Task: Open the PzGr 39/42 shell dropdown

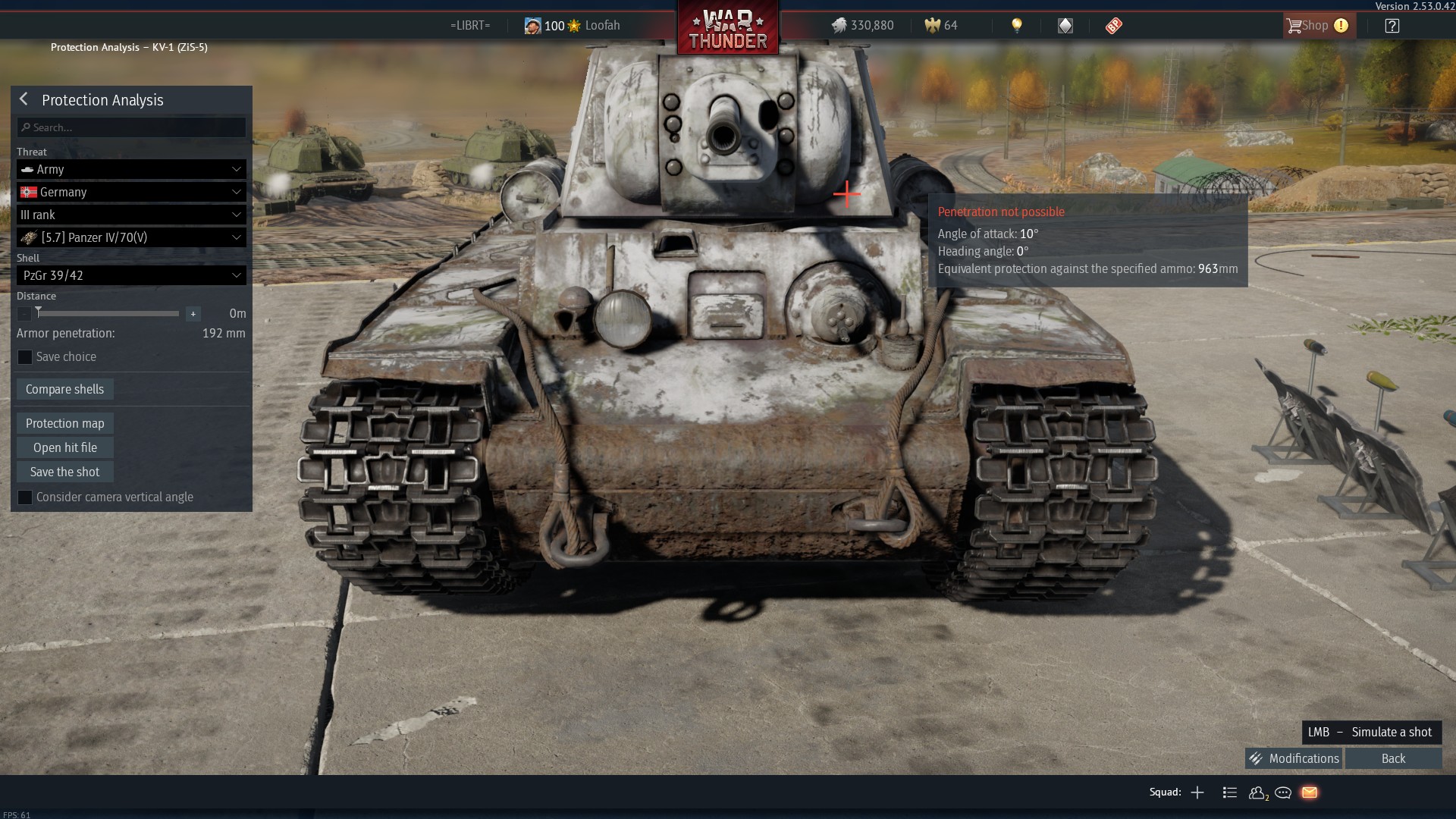Action: [131, 275]
